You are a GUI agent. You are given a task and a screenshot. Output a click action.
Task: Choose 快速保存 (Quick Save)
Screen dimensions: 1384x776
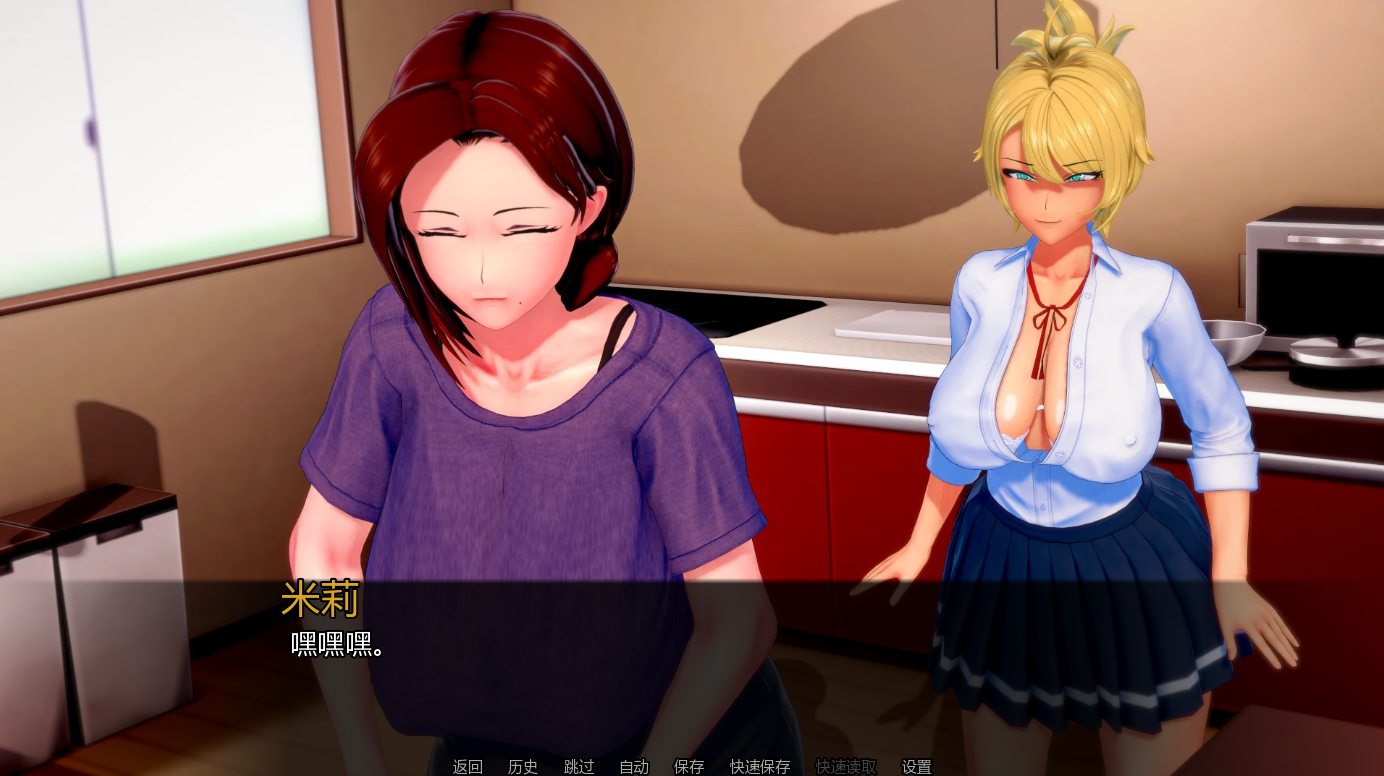(760, 767)
